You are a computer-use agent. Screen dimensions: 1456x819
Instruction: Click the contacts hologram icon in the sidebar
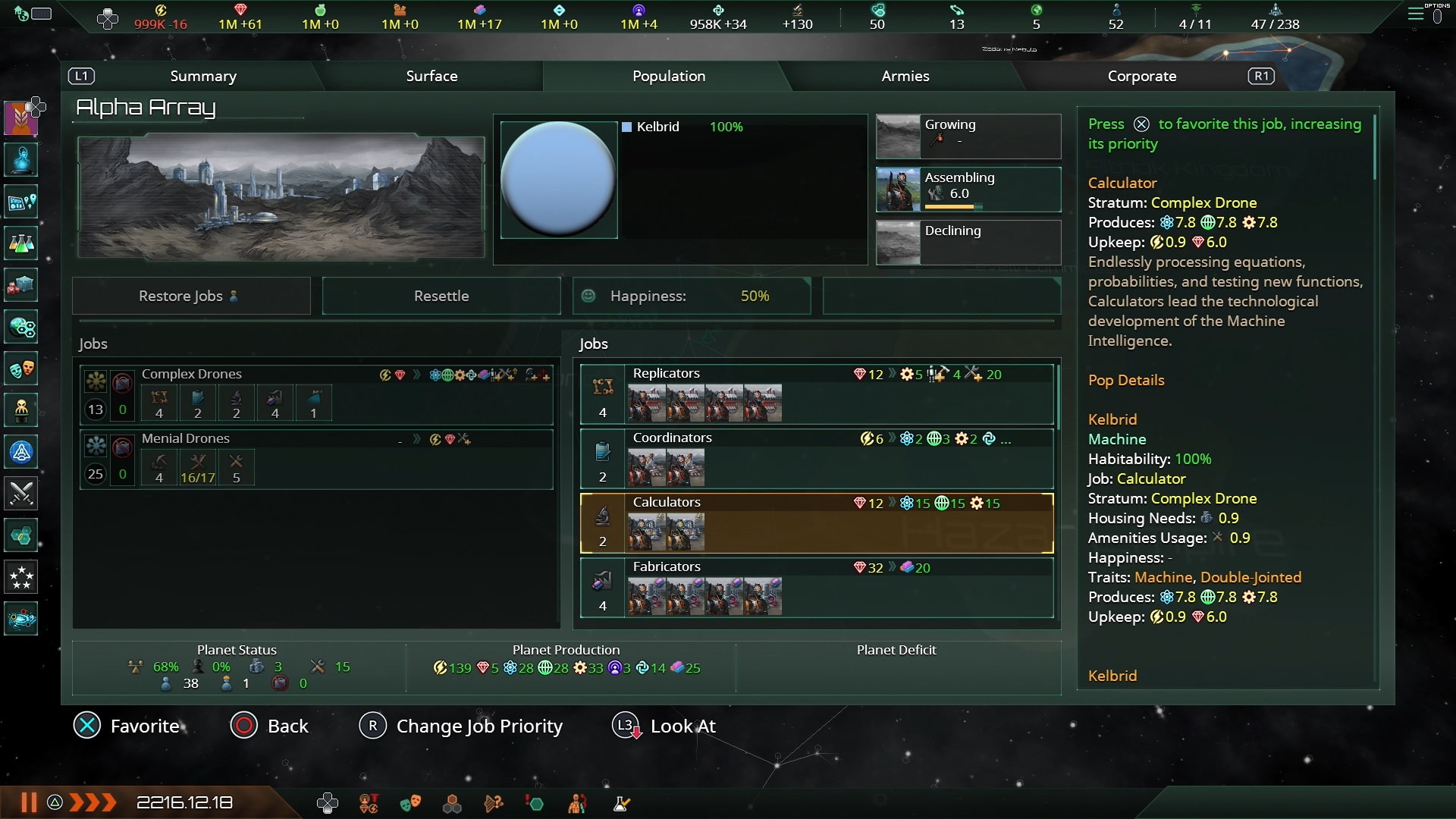point(20,158)
